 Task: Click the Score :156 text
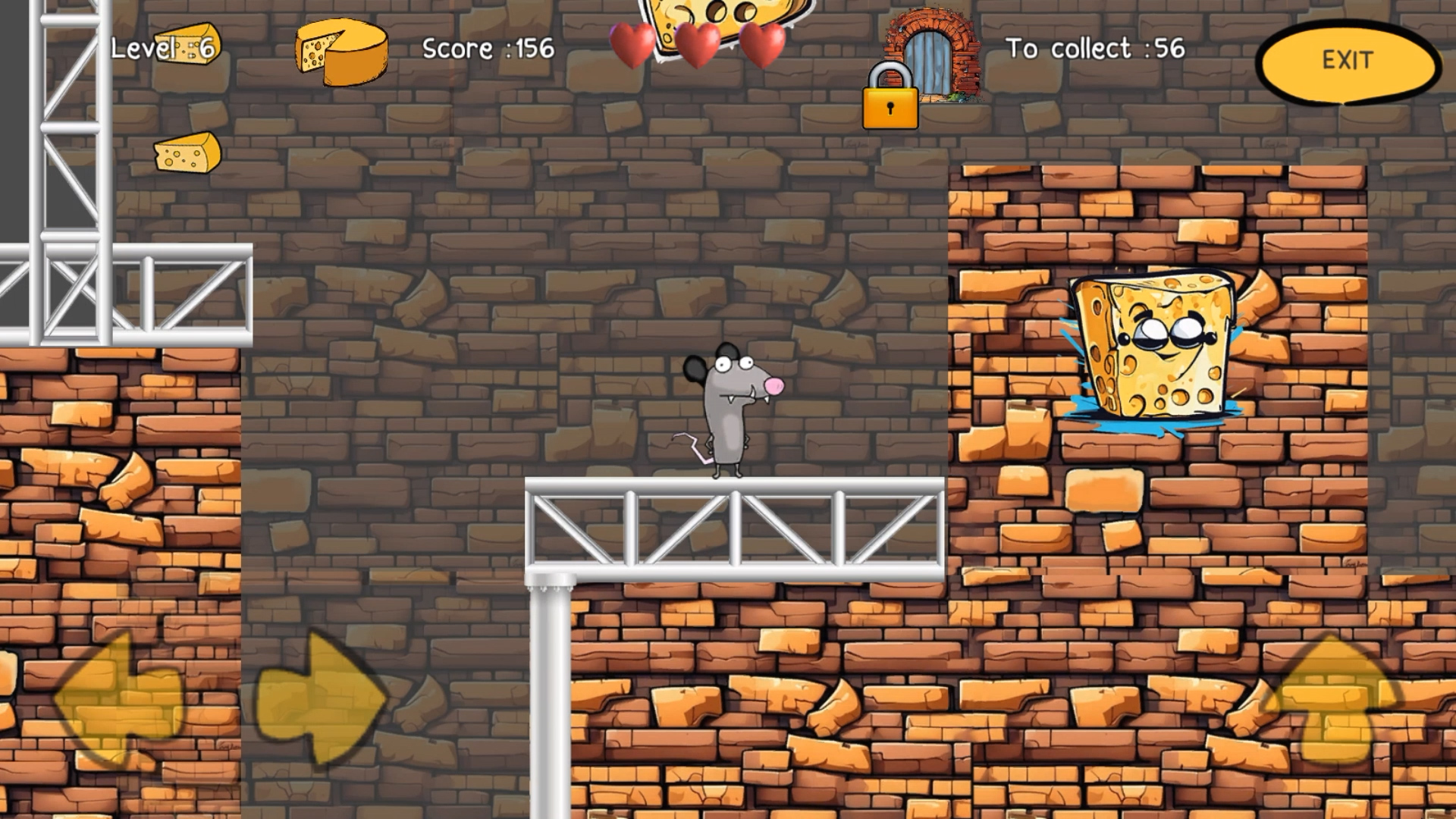coord(489,48)
